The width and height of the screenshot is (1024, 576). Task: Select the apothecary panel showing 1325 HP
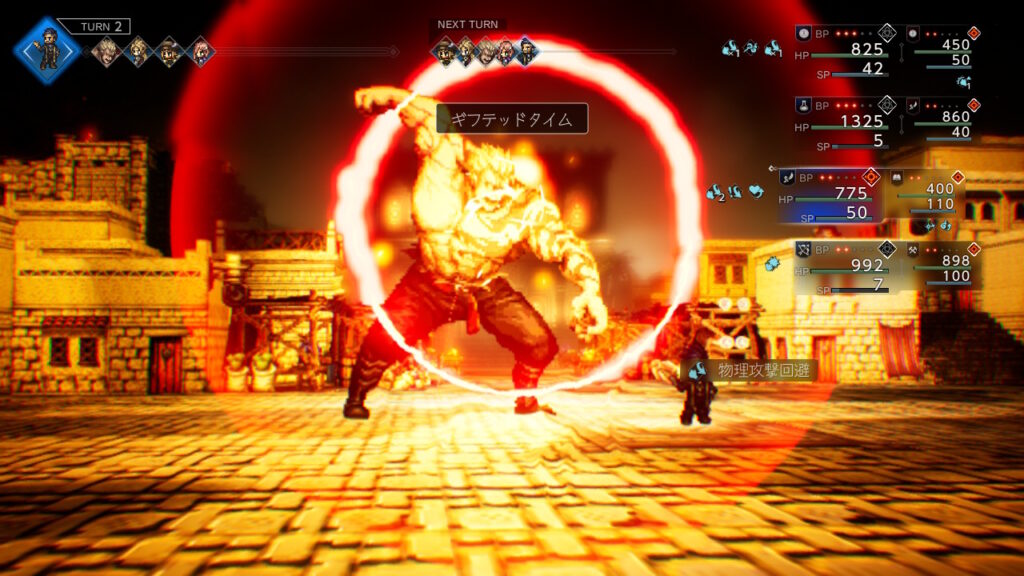pyautogui.click(x=845, y=122)
